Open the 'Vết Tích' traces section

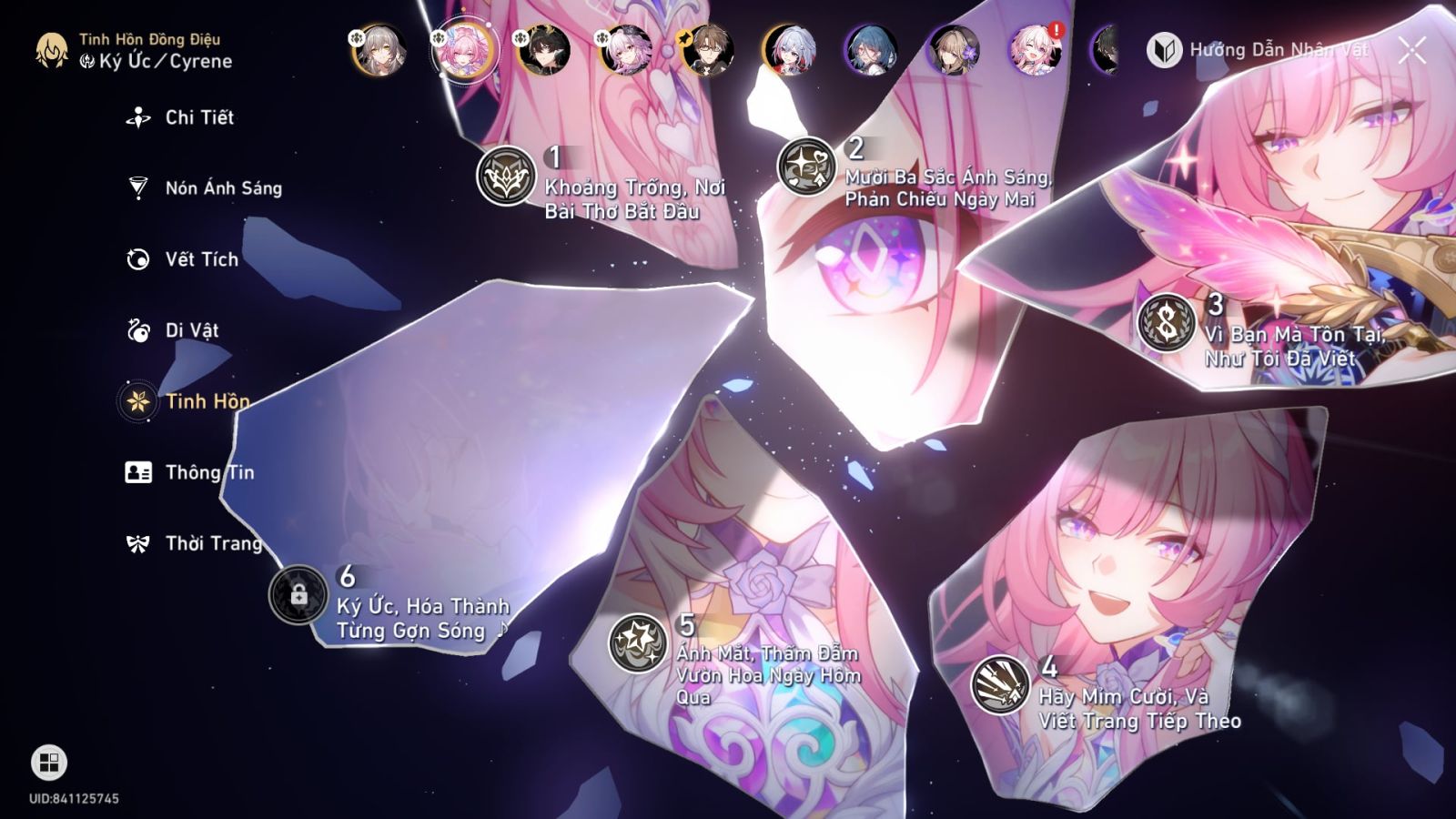click(136, 259)
